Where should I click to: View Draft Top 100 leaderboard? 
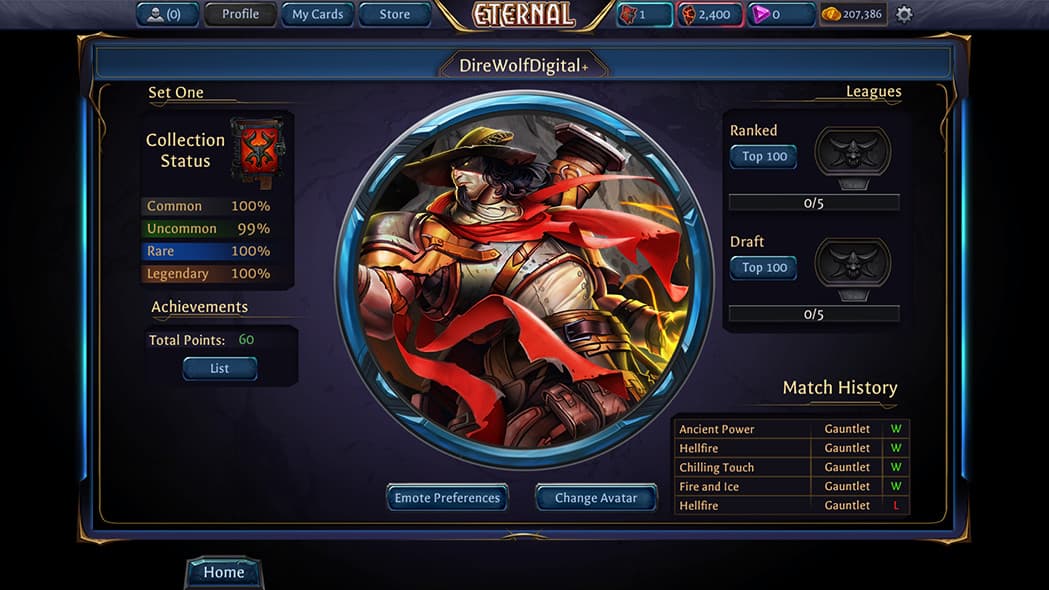(x=764, y=268)
